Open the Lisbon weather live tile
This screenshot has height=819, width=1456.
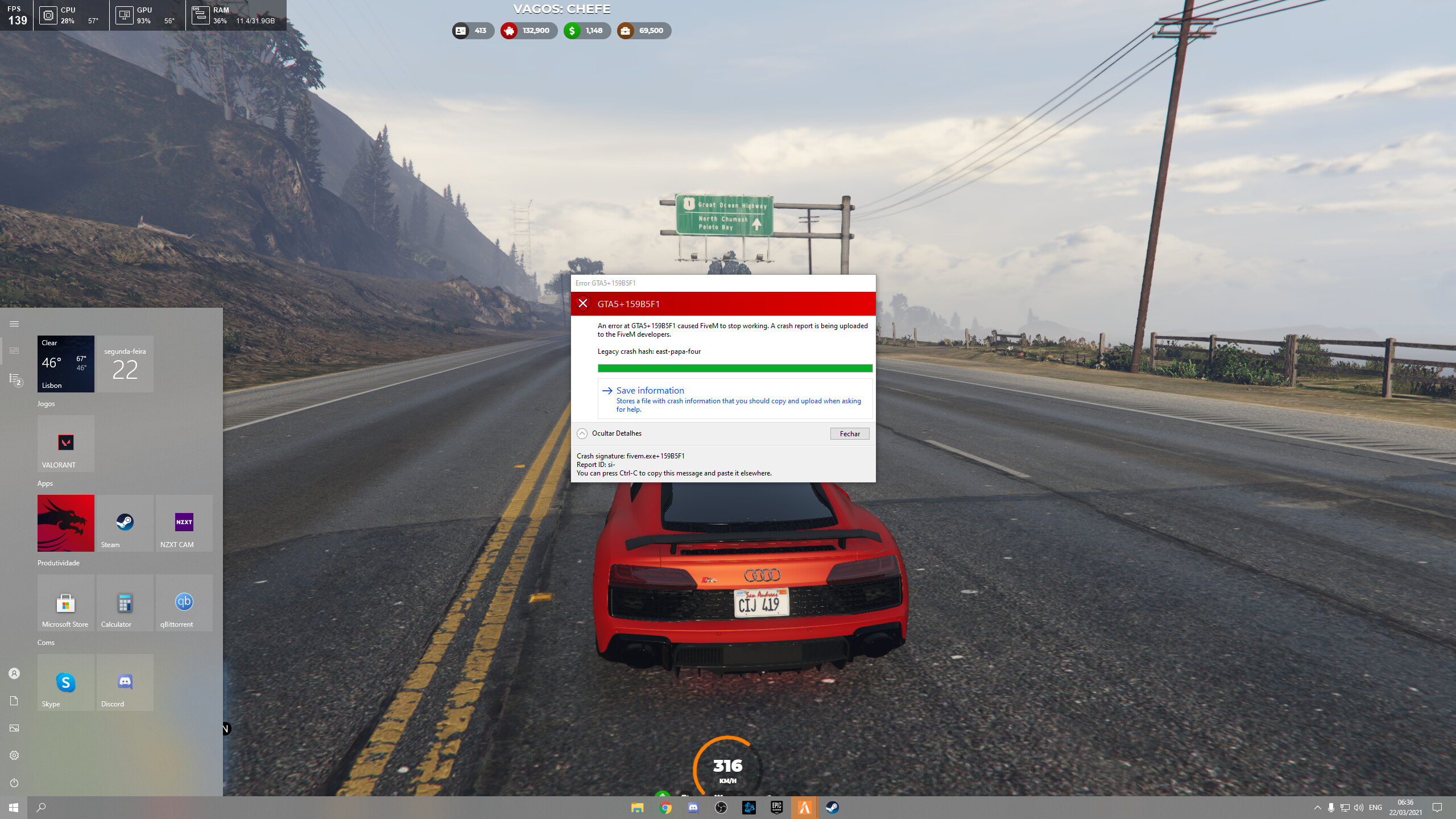pyautogui.click(x=65, y=364)
